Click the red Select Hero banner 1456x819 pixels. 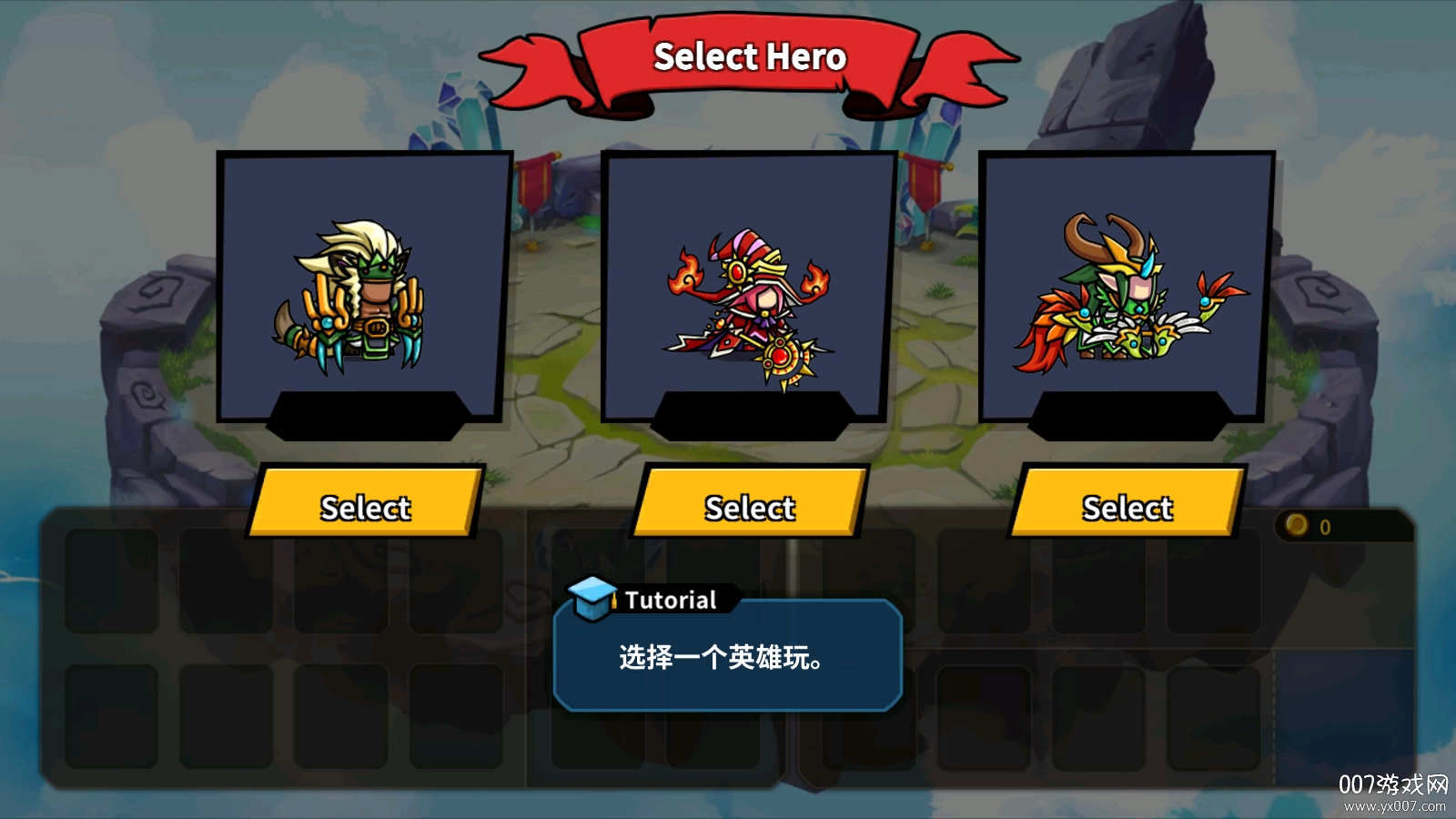point(748,57)
